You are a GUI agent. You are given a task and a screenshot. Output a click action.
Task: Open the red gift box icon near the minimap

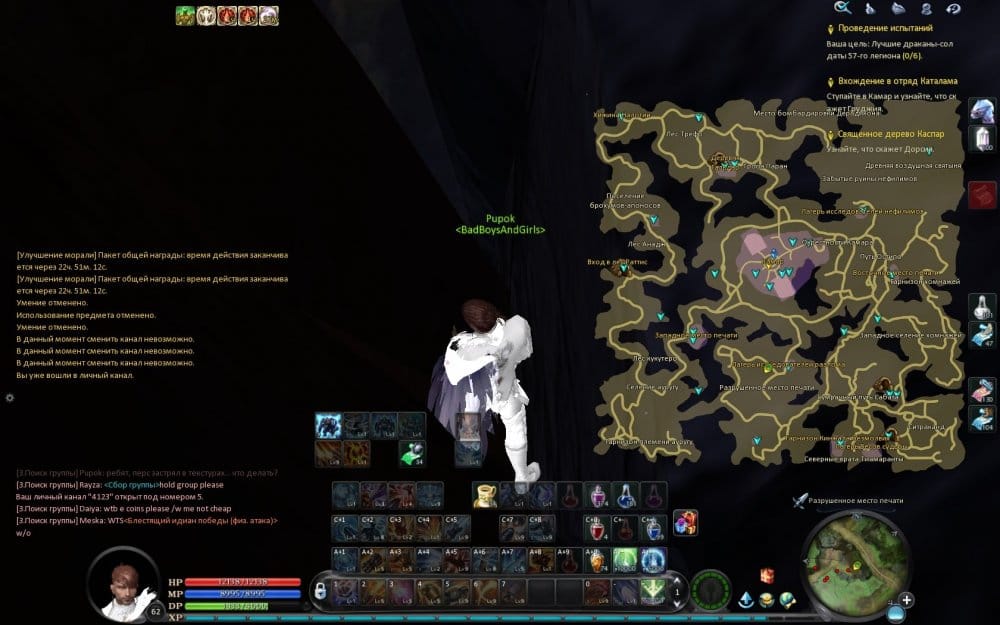point(767,575)
